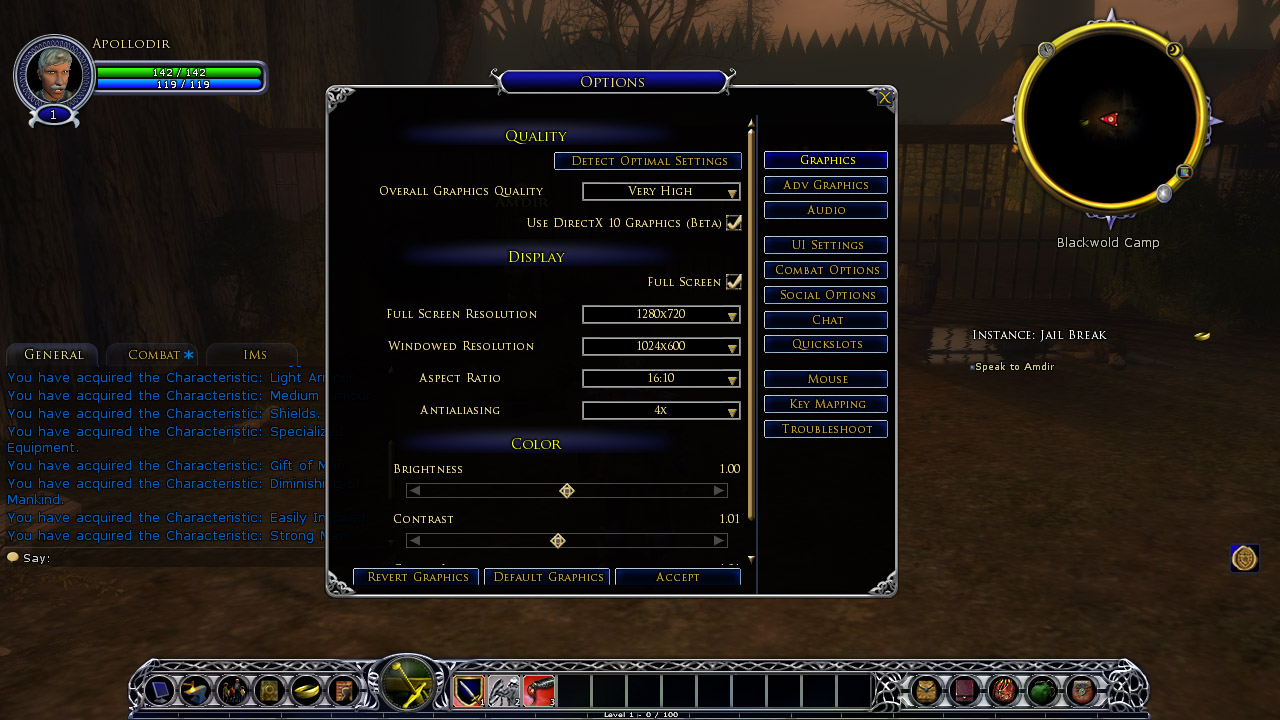Switch to the Combat chat tab
This screenshot has height=720, width=1280.
pyautogui.click(x=154, y=355)
